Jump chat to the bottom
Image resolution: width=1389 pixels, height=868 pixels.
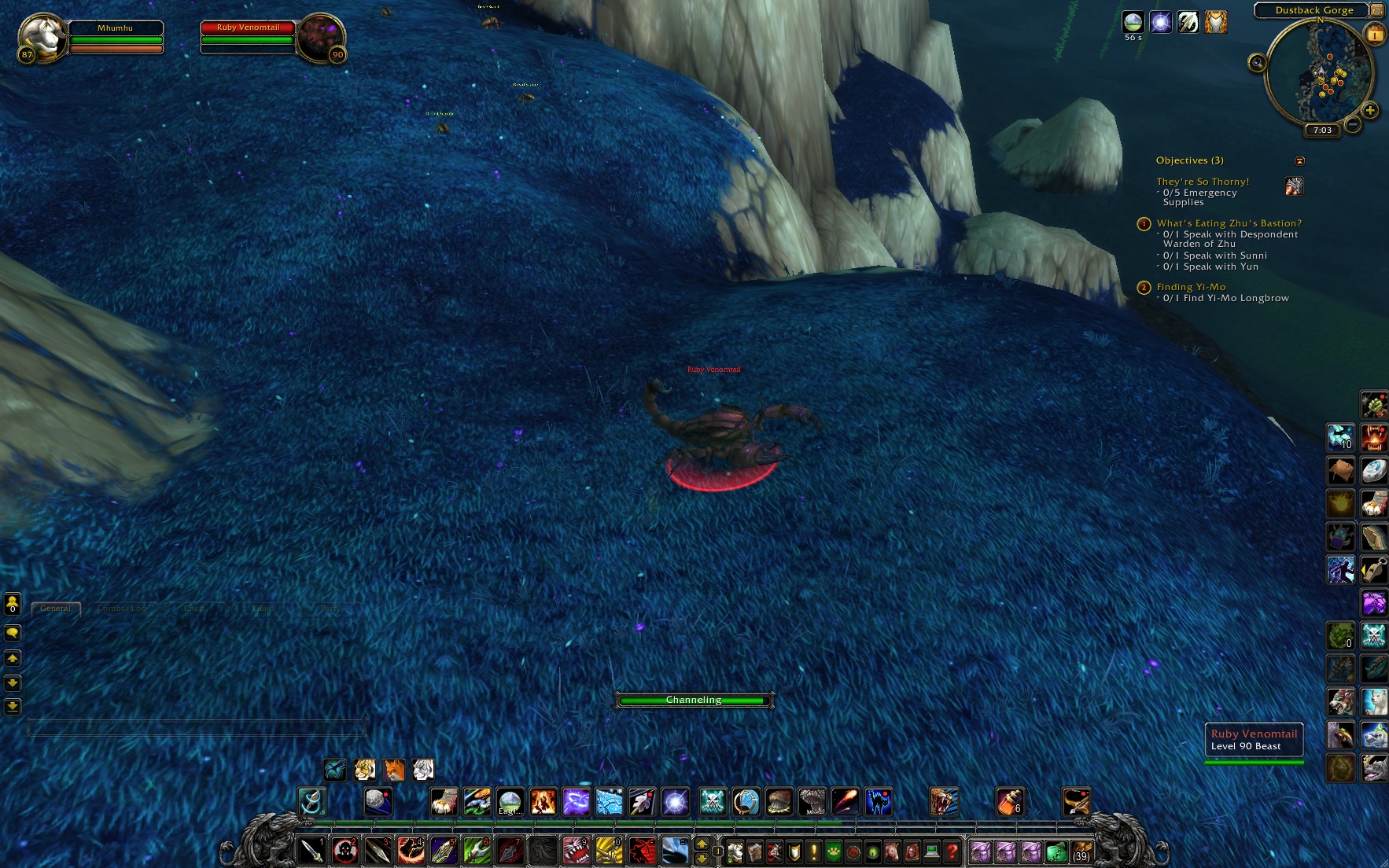[x=13, y=706]
